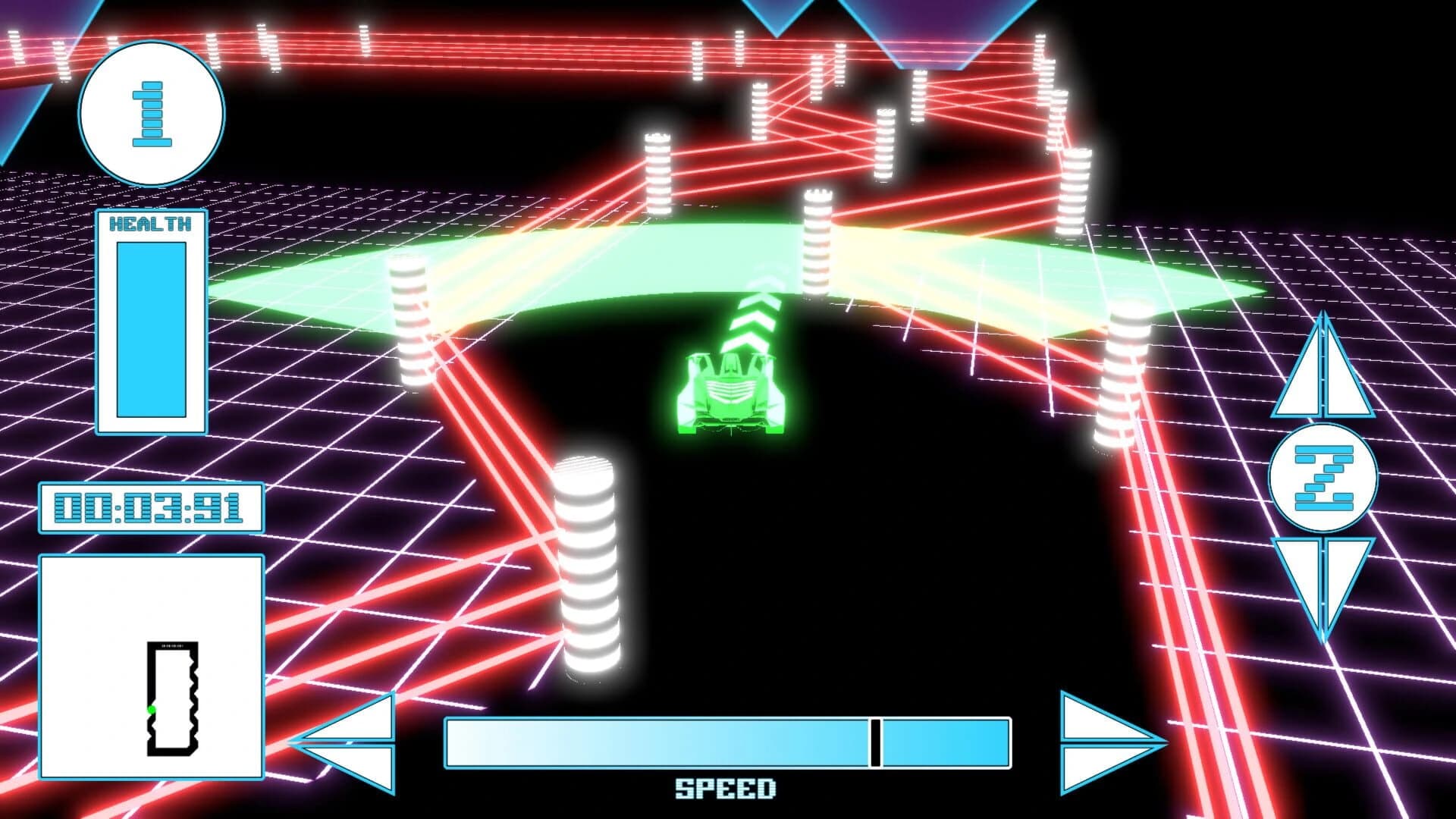Click the green chevron boost arrows above the car

(753, 318)
